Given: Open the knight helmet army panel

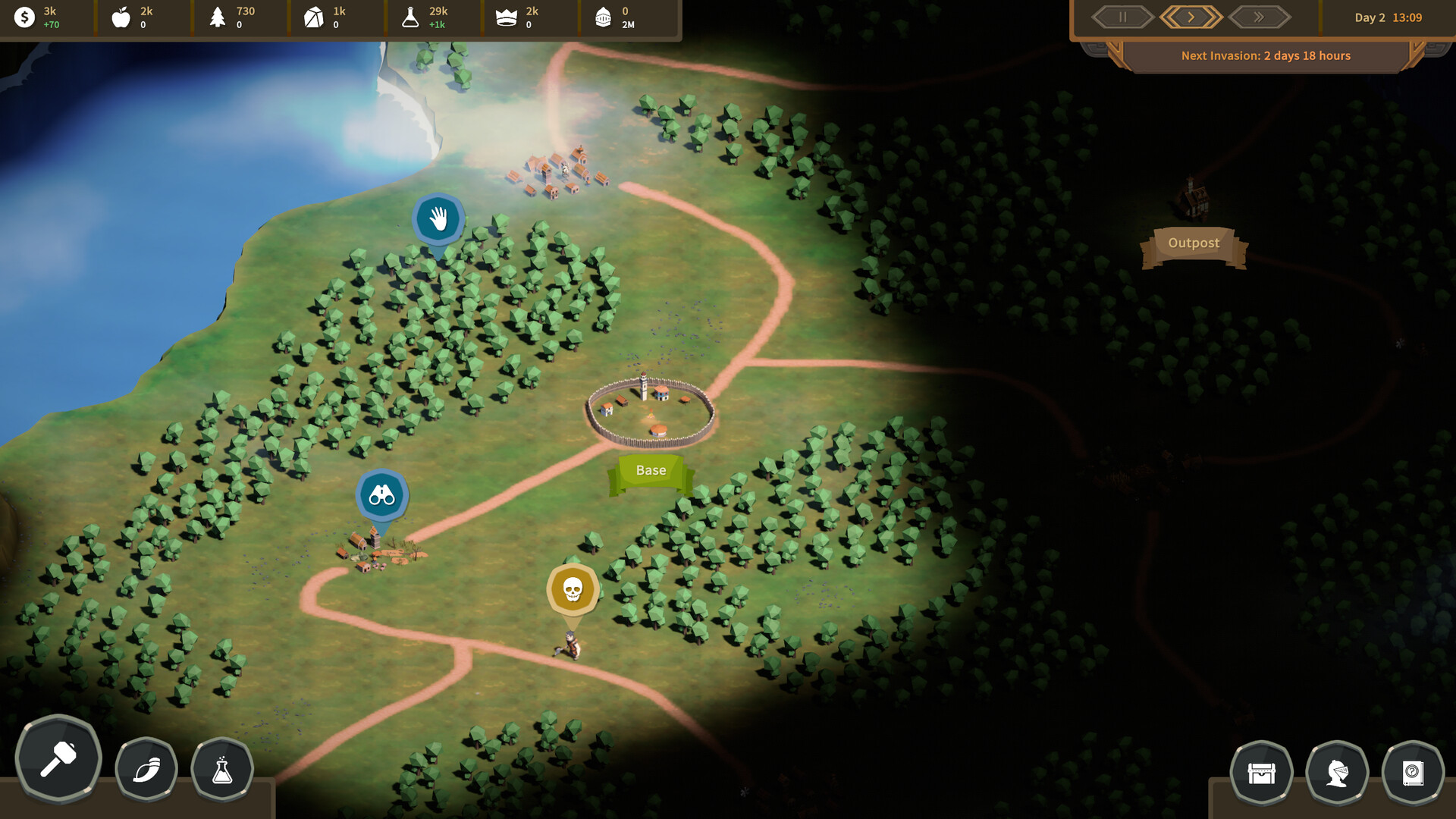Looking at the screenshot, I should [1337, 773].
